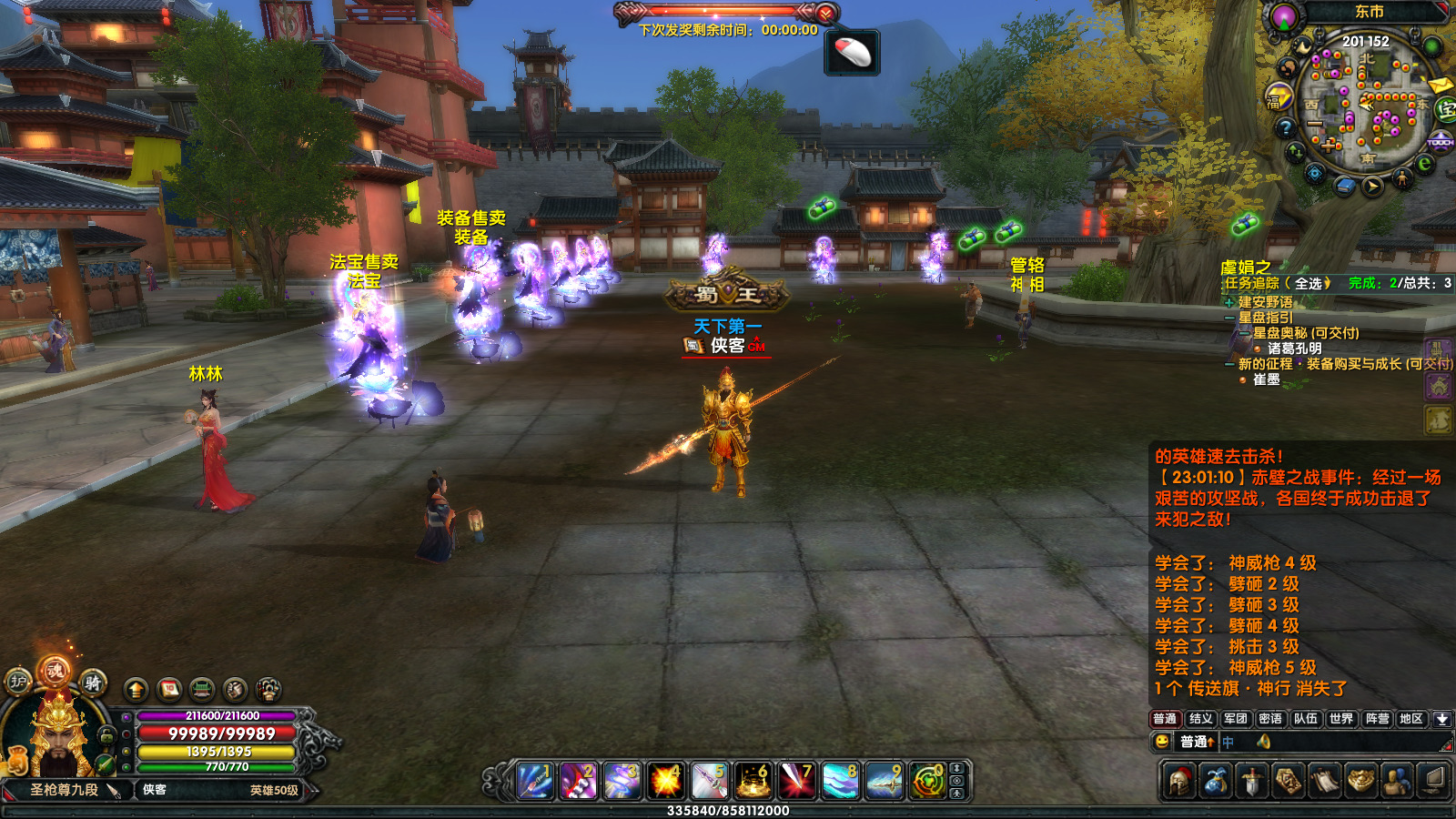Activate the explosion skill in slot 4
The height and width of the screenshot is (819, 1456).
665,781
